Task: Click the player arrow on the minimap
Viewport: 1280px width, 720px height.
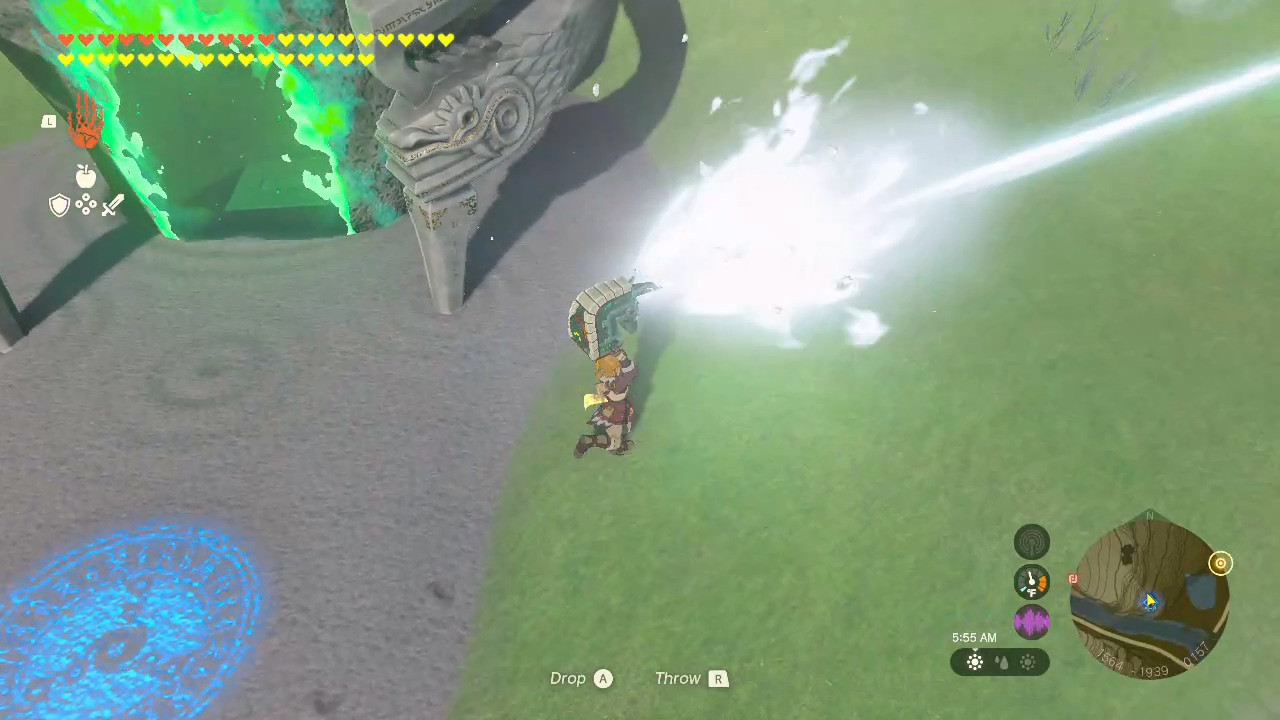Action: pos(1150,602)
